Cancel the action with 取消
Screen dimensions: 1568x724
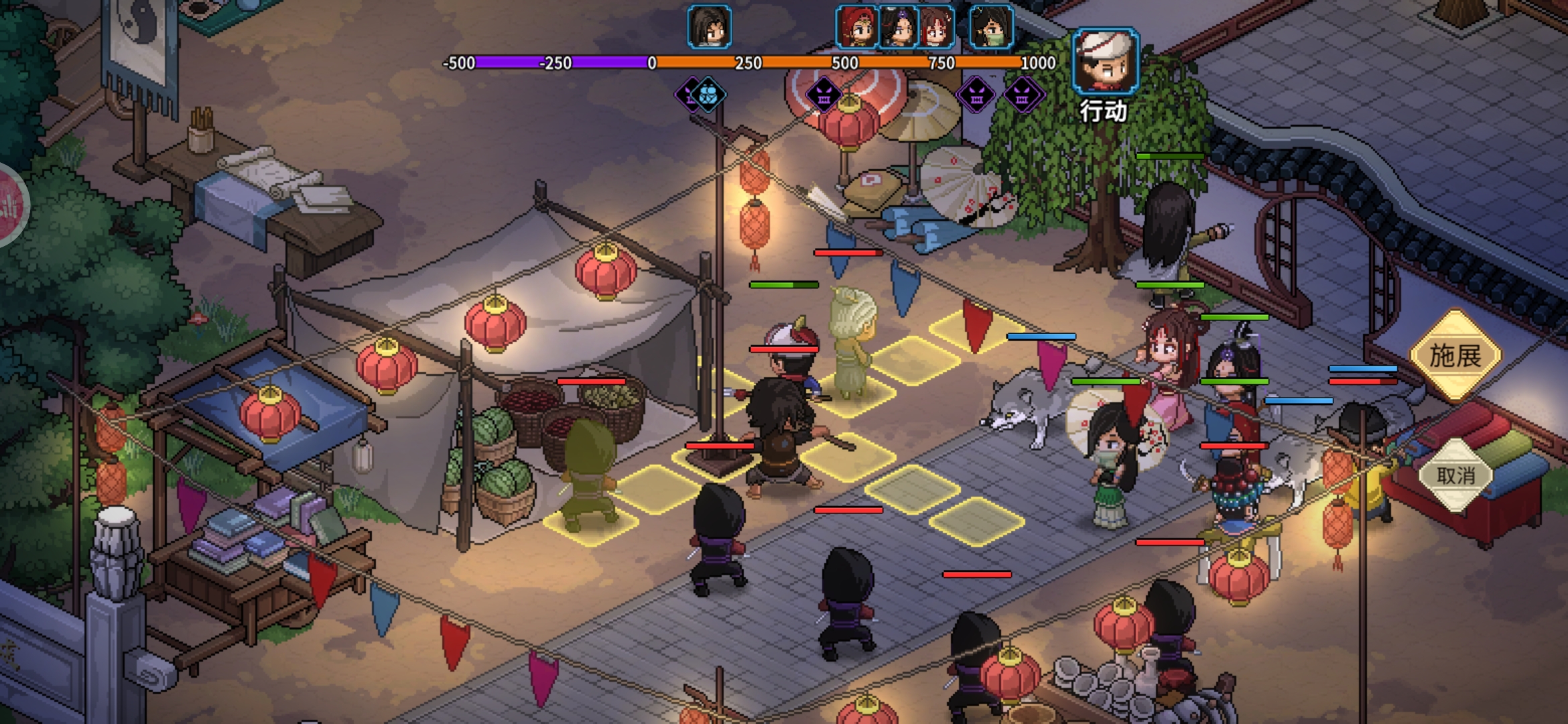coord(1455,475)
